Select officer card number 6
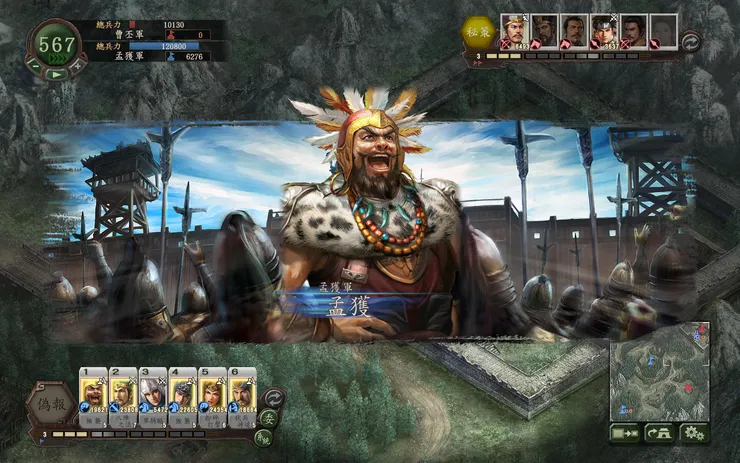The width and height of the screenshot is (740, 463). (242, 393)
